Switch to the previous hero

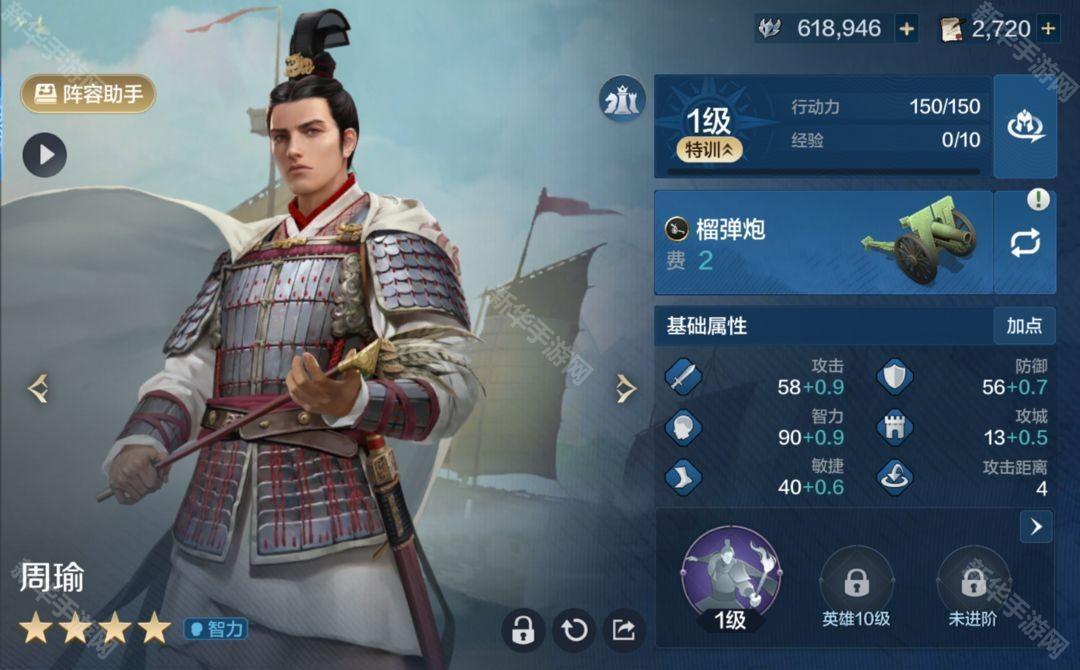coord(38,388)
